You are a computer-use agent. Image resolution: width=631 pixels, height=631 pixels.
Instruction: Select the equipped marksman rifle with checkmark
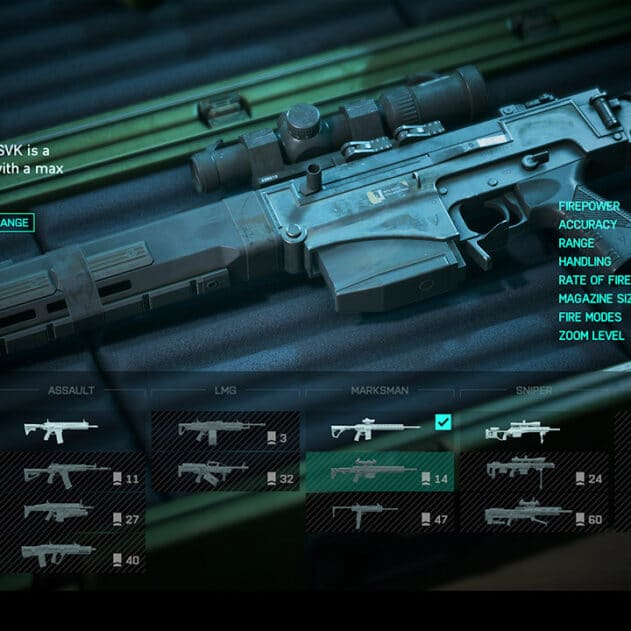380,431
